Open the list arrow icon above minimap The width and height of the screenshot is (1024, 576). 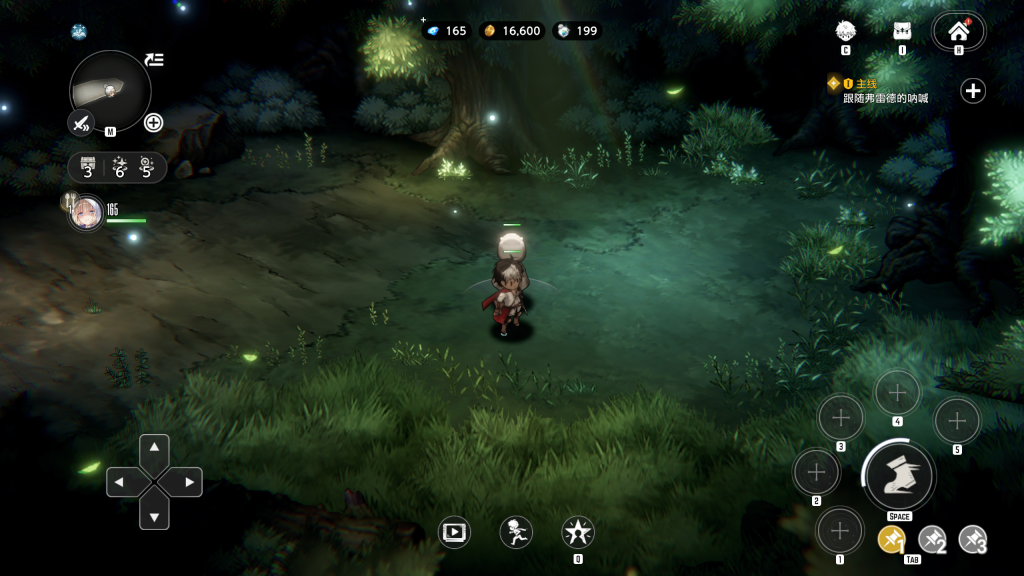(154, 60)
